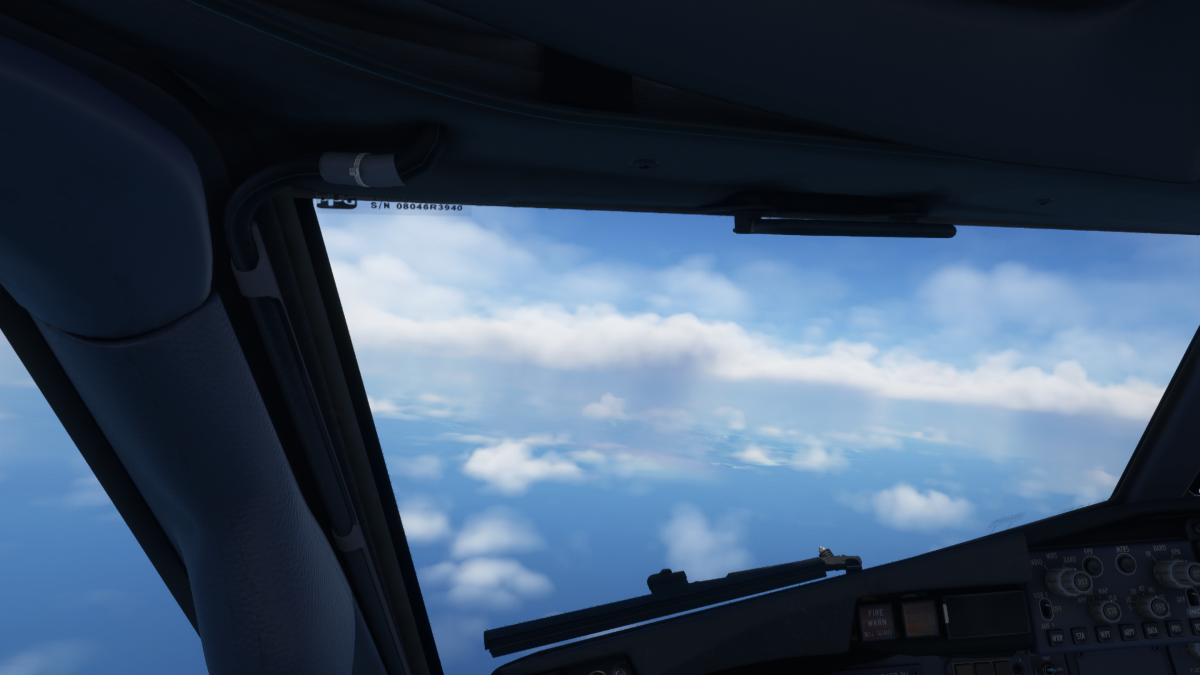
Task: Show stations with the STA button
Action: [x=1080, y=635]
